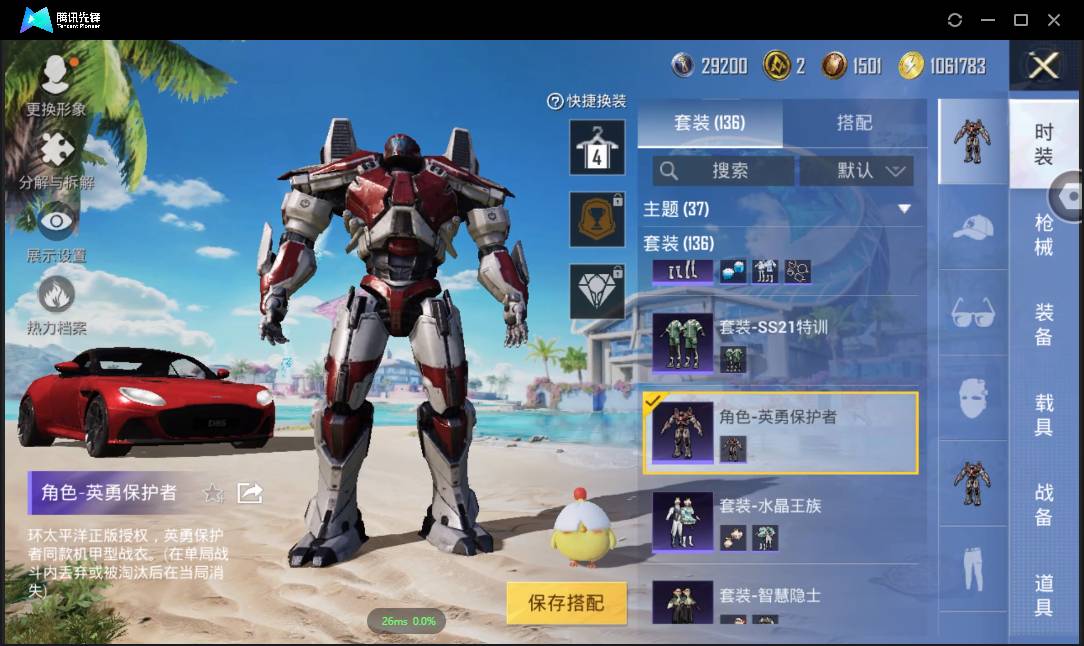
Task: Click the 搜索 search box
Action: (724, 171)
